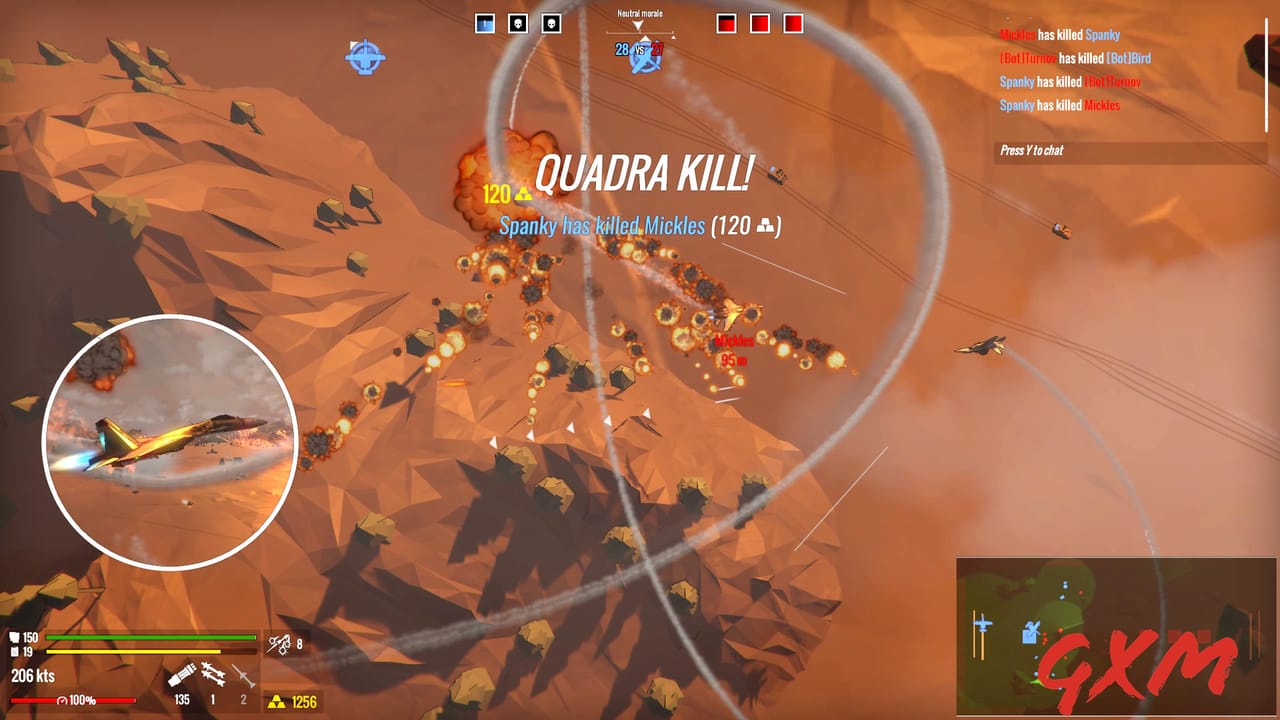Select the greyed-out bomb weapon icon

click(x=243, y=676)
